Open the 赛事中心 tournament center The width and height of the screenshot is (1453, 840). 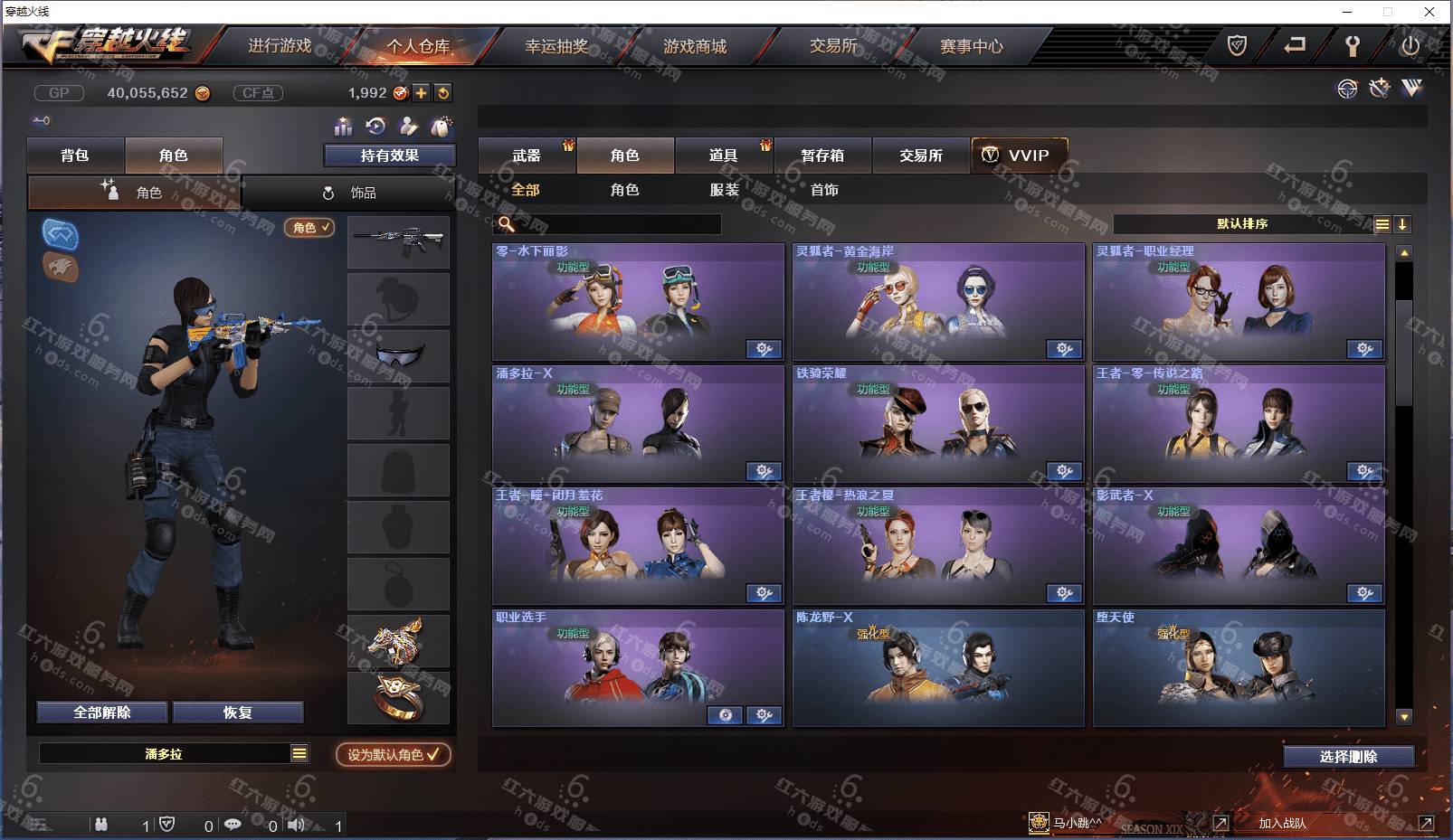pyautogui.click(x=971, y=46)
